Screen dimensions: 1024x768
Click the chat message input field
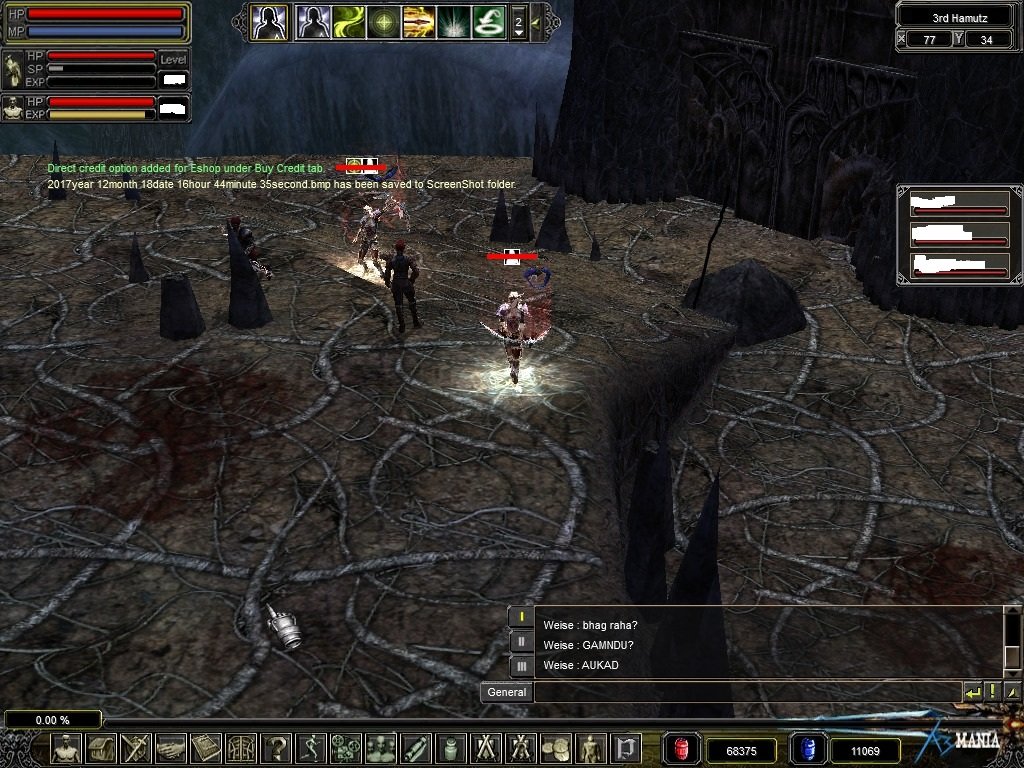[746, 692]
